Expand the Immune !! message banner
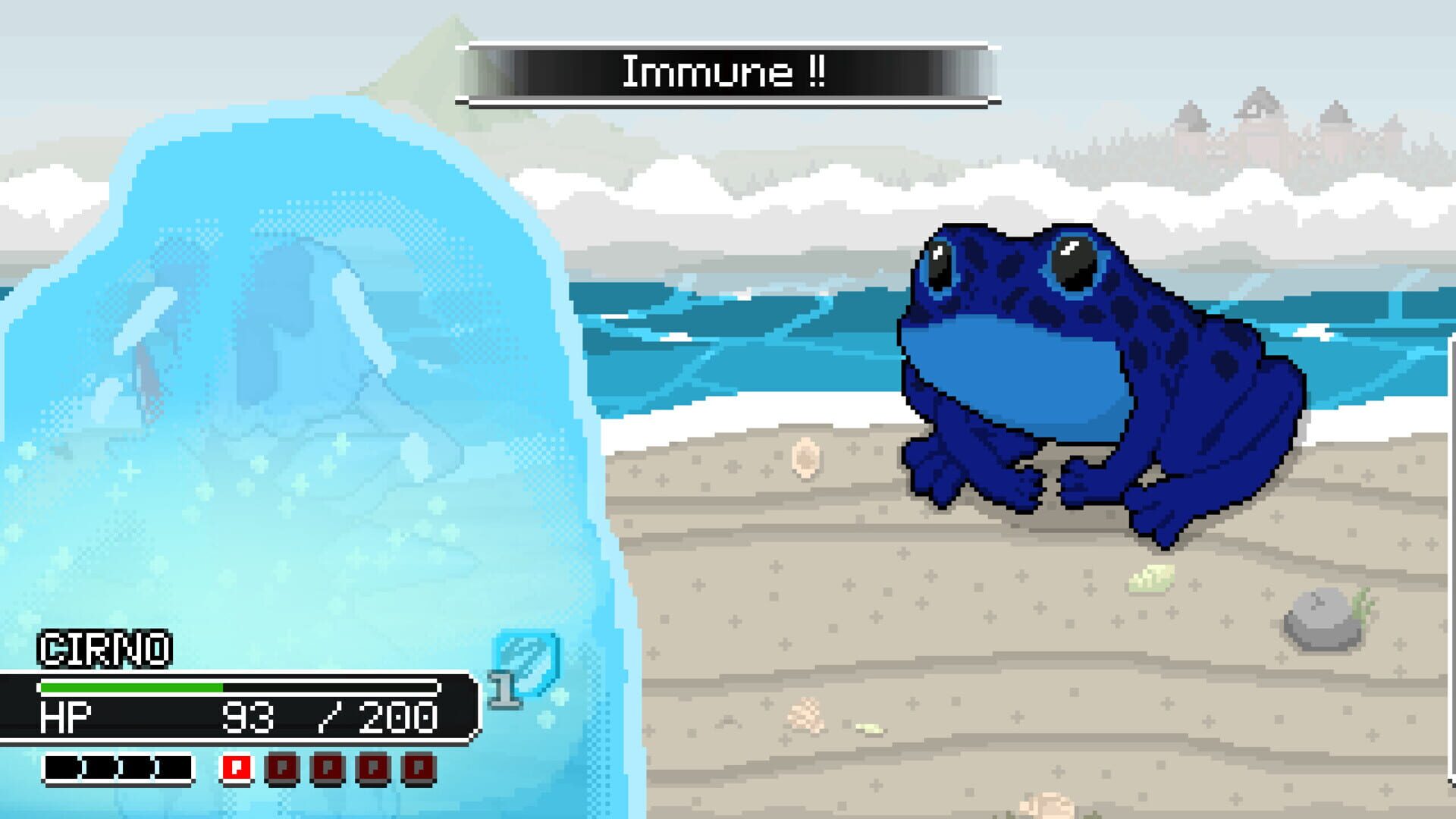Screen dimensions: 1456x819 point(726,72)
